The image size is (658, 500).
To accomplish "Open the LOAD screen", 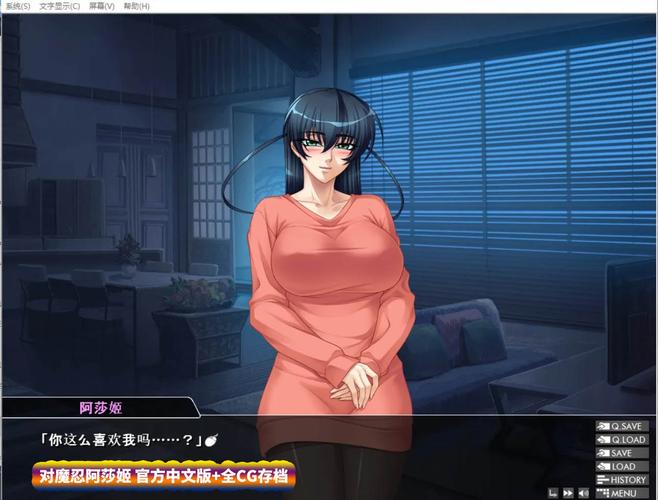I will pyautogui.click(x=621, y=466).
